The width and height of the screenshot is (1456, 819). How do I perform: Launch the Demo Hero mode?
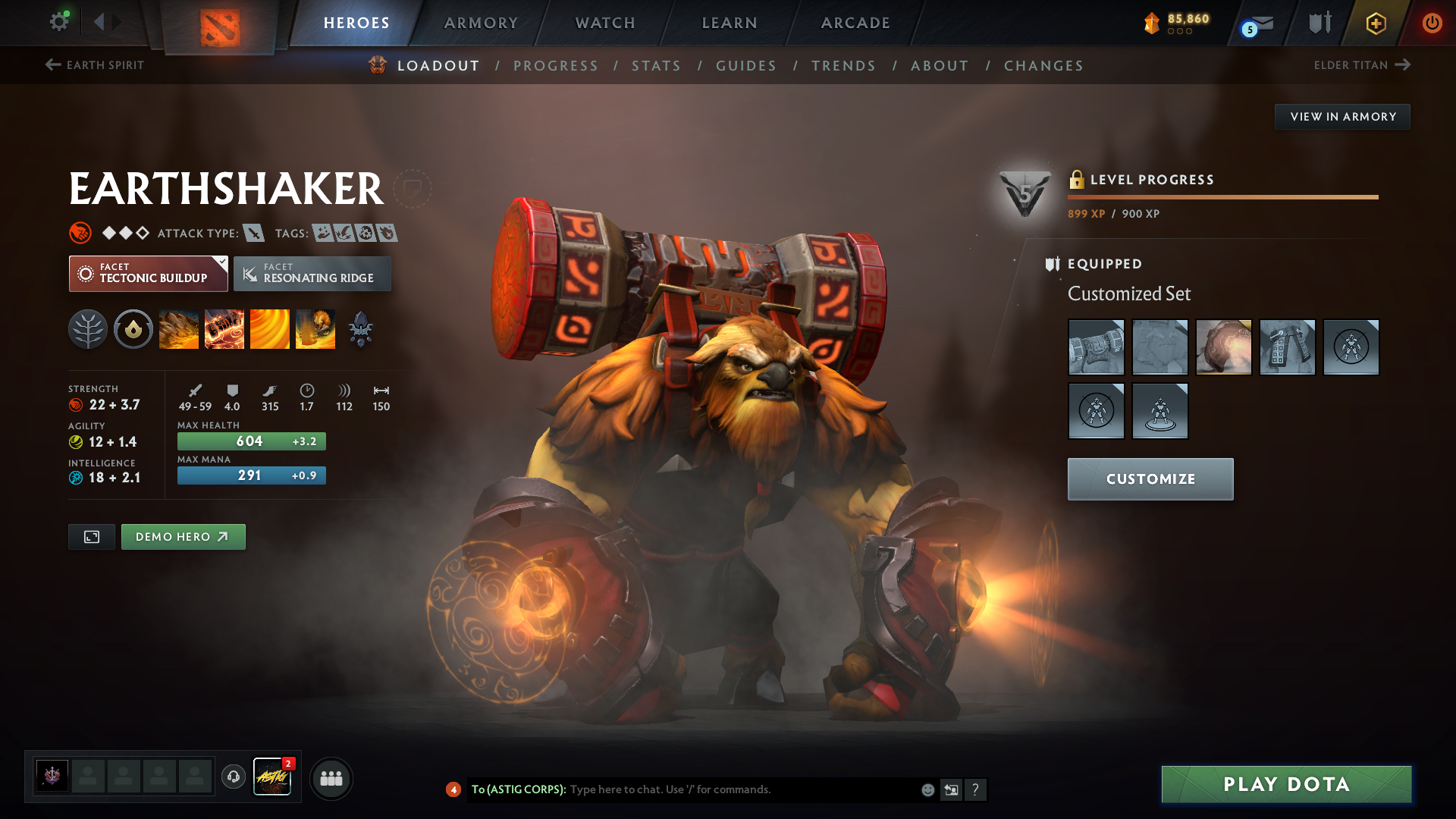point(183,537)
